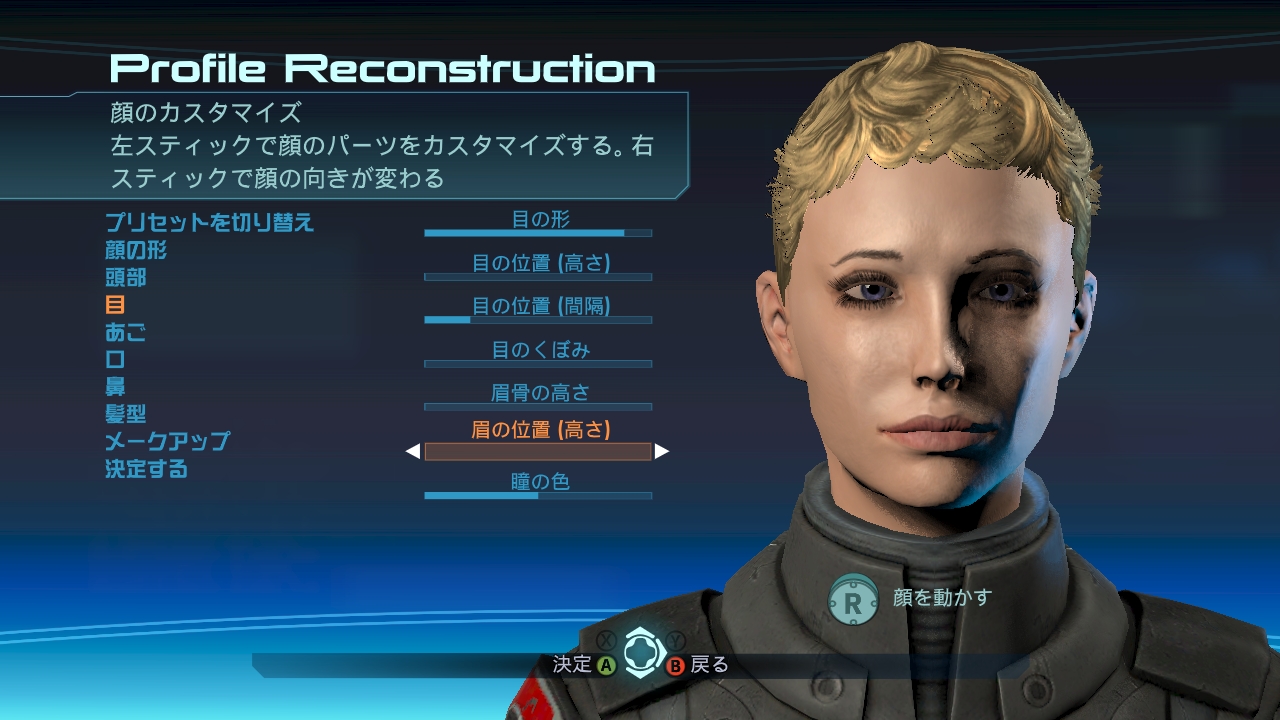Click the 眉の位置 (高さ) slider bar

[x=538, y=451]
